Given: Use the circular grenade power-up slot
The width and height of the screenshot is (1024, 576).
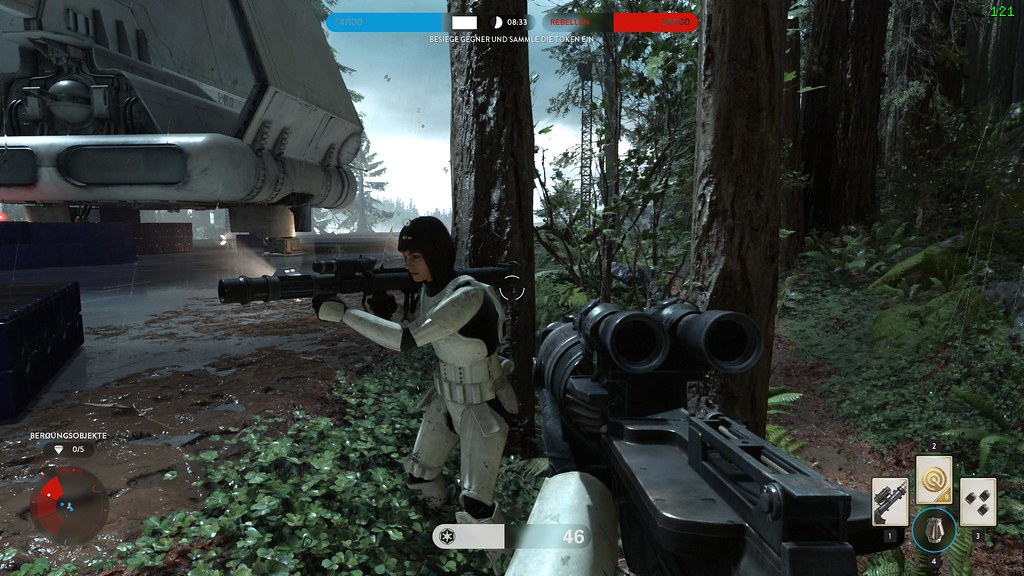Looking at the screenshot, I should 933,530.
